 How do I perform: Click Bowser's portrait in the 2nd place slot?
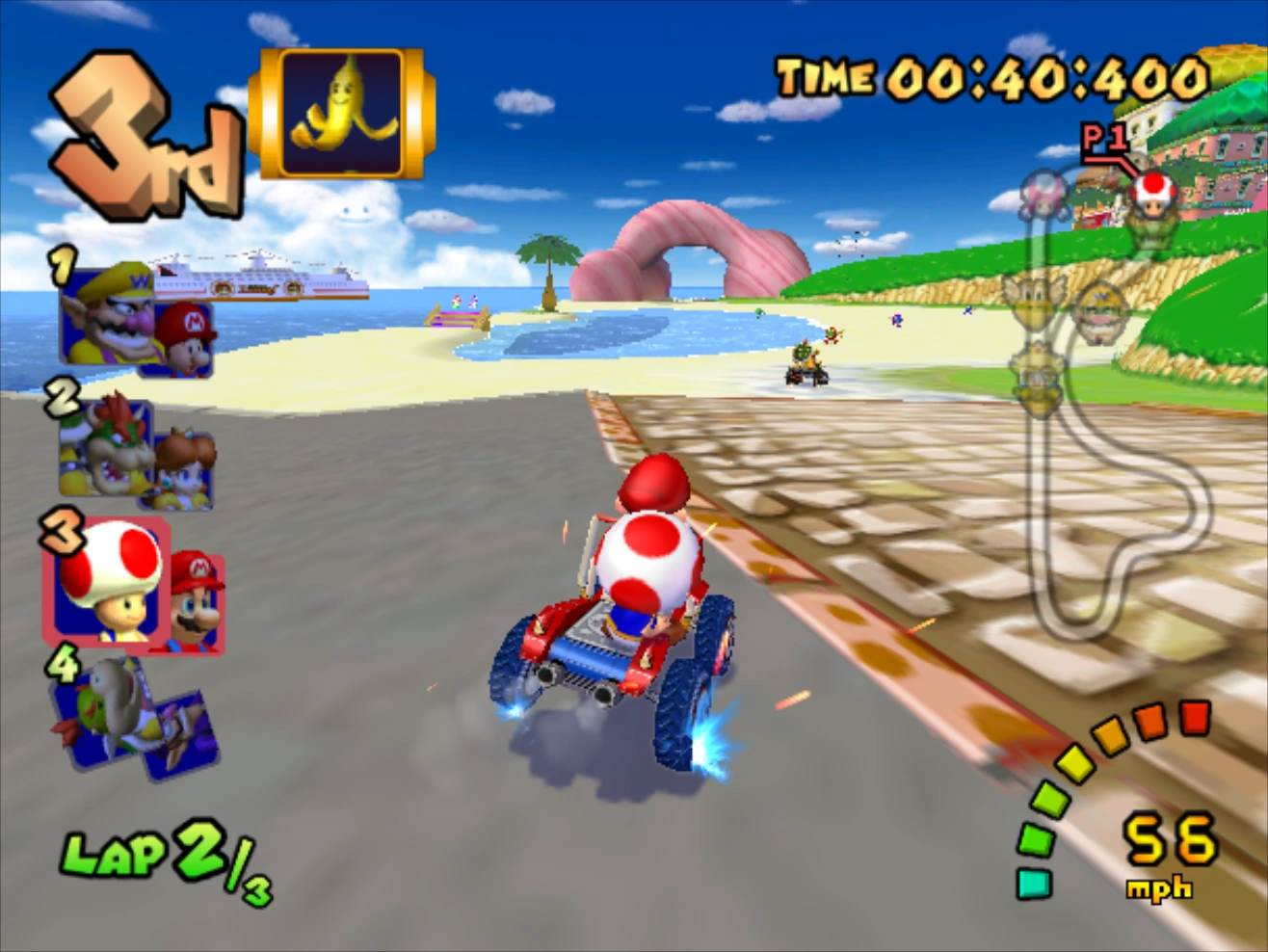pos(104,448)
